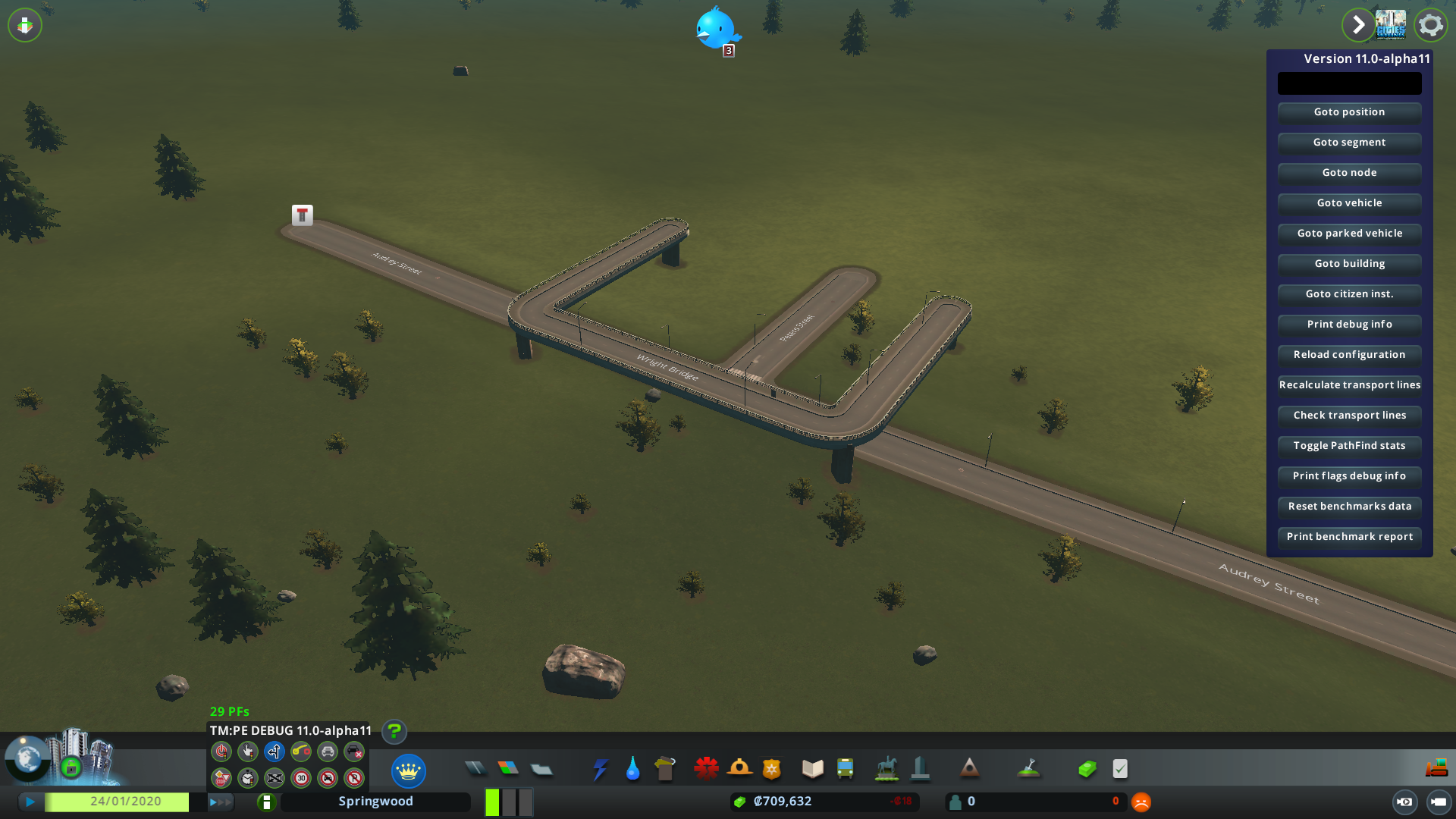Image resolution: width=1456 pixels, height=819 pixels.
Task: Click the Chirper bird notification
Action: tap(717, 30)
